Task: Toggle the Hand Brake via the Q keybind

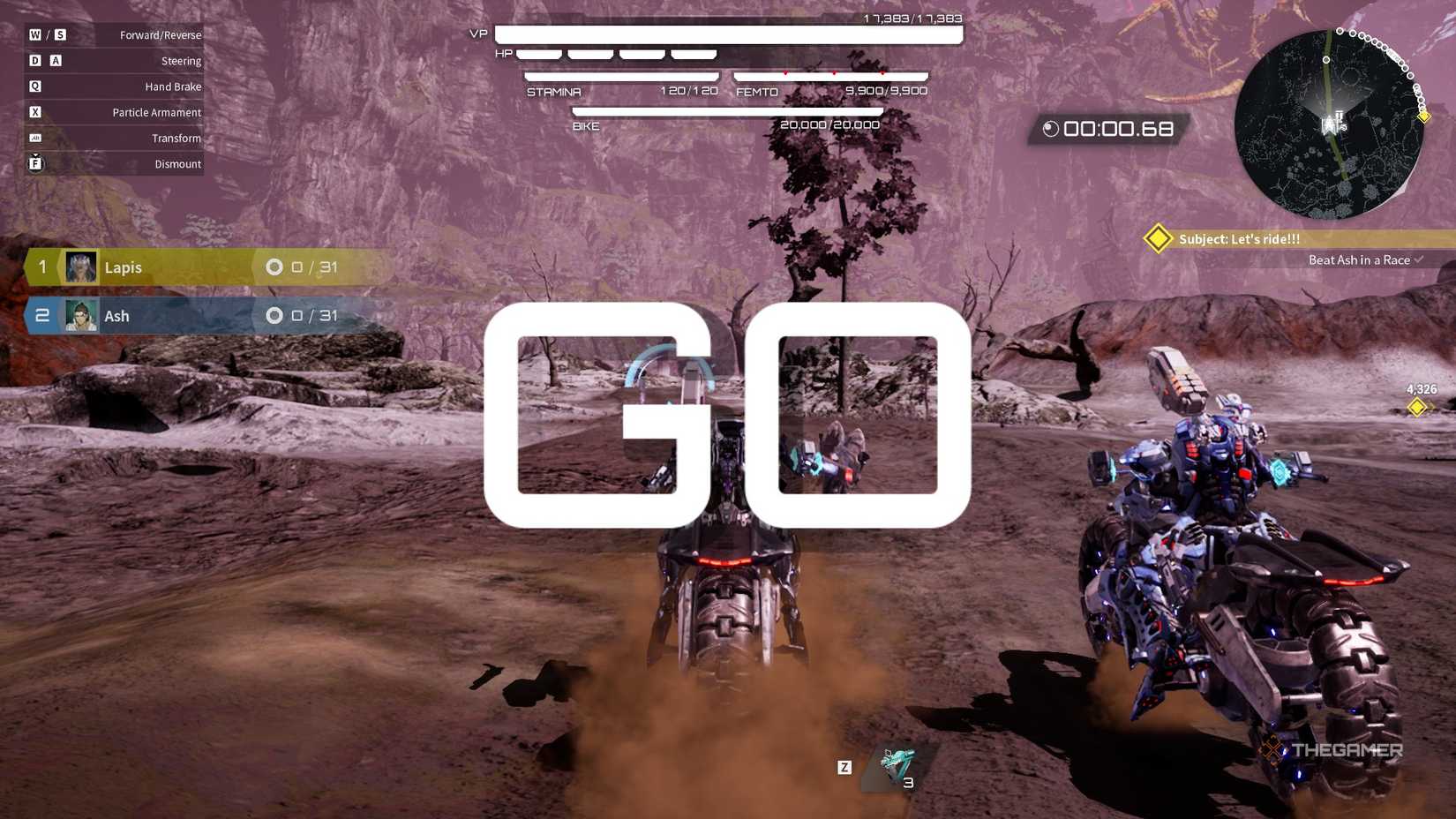Action: [x=35, y=86]
